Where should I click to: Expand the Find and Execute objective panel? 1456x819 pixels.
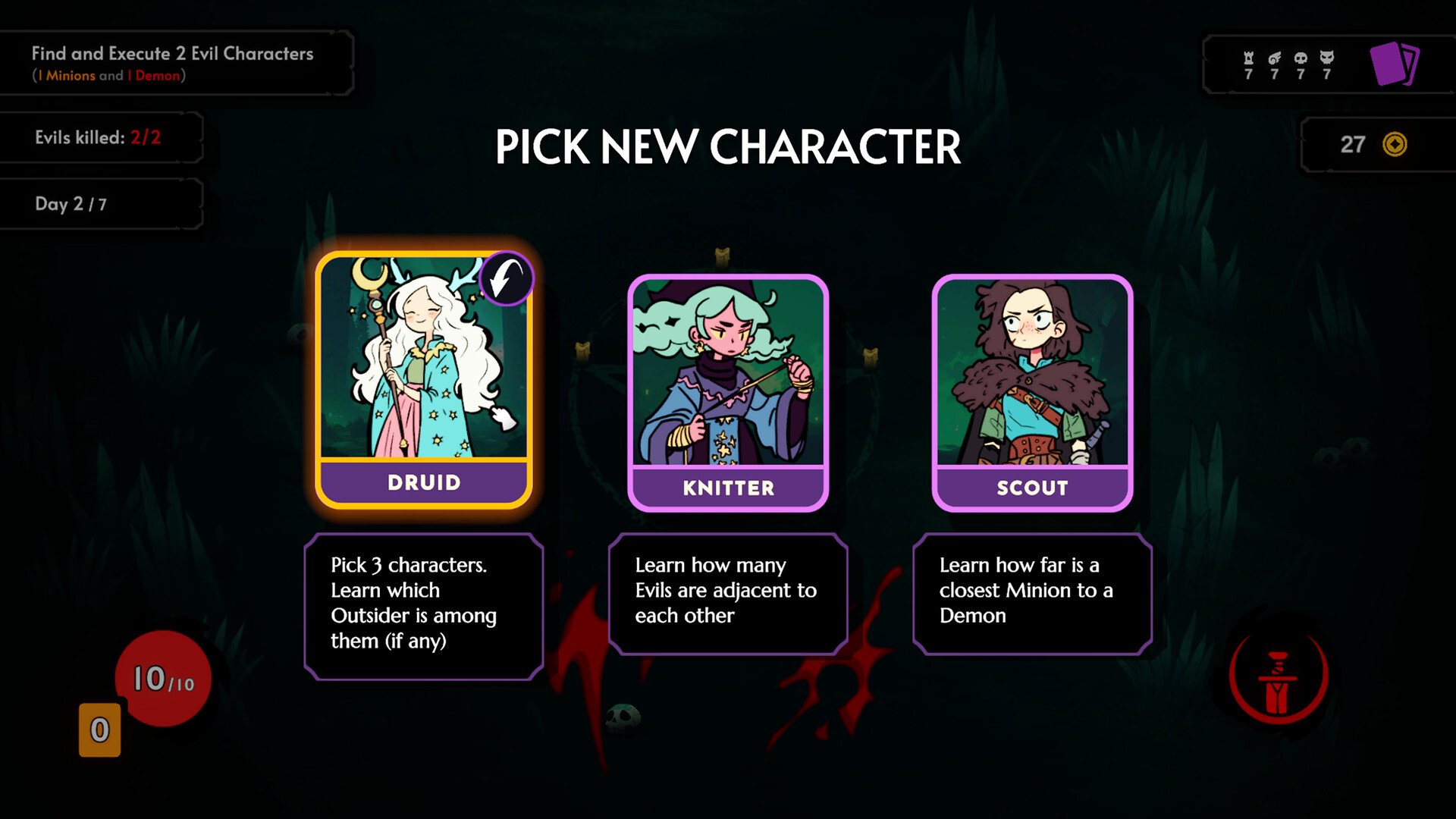point(177,62)
